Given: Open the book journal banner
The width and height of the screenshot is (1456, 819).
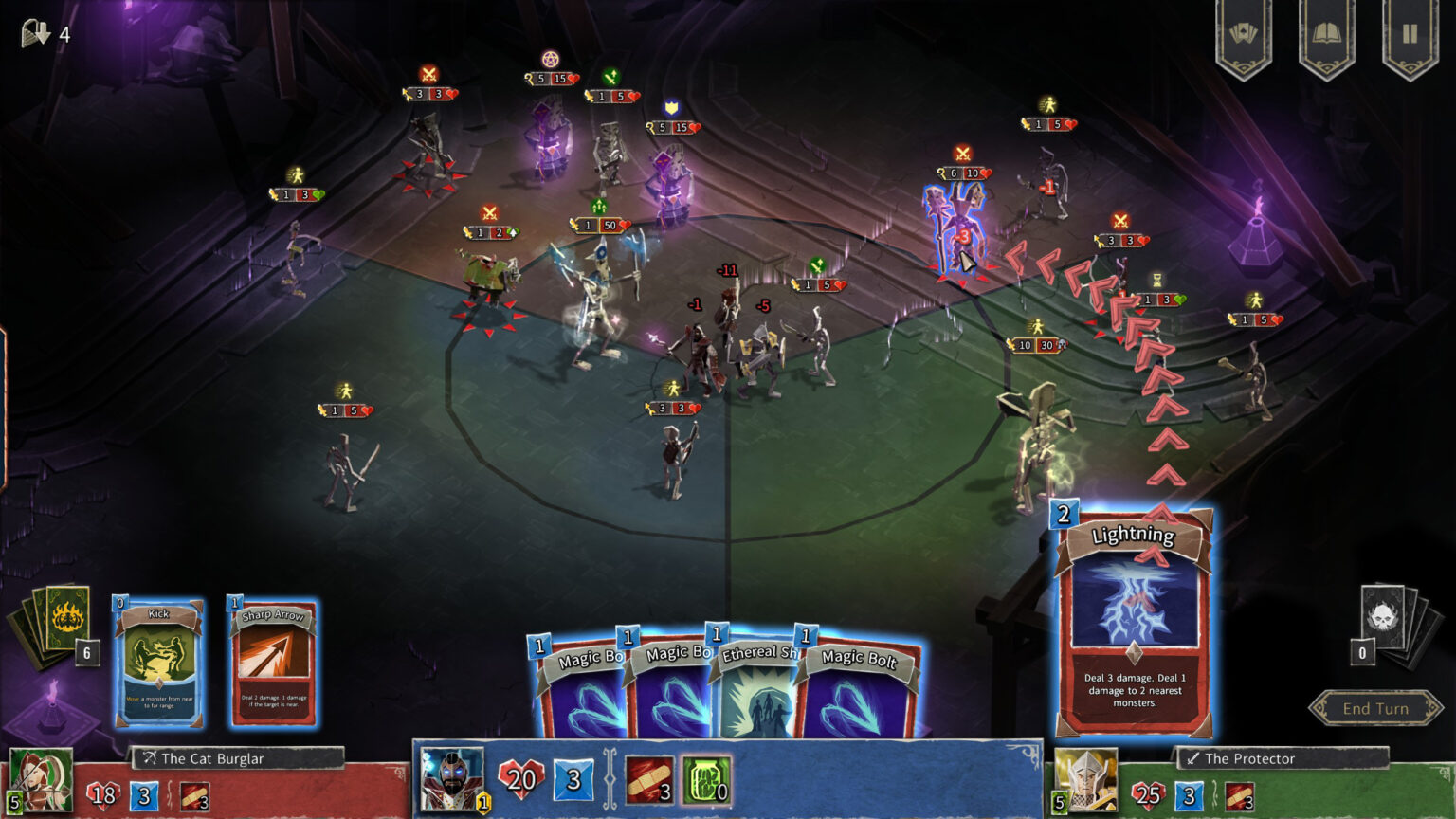Looking at the screenshot, I should (x=1326, y=35).
